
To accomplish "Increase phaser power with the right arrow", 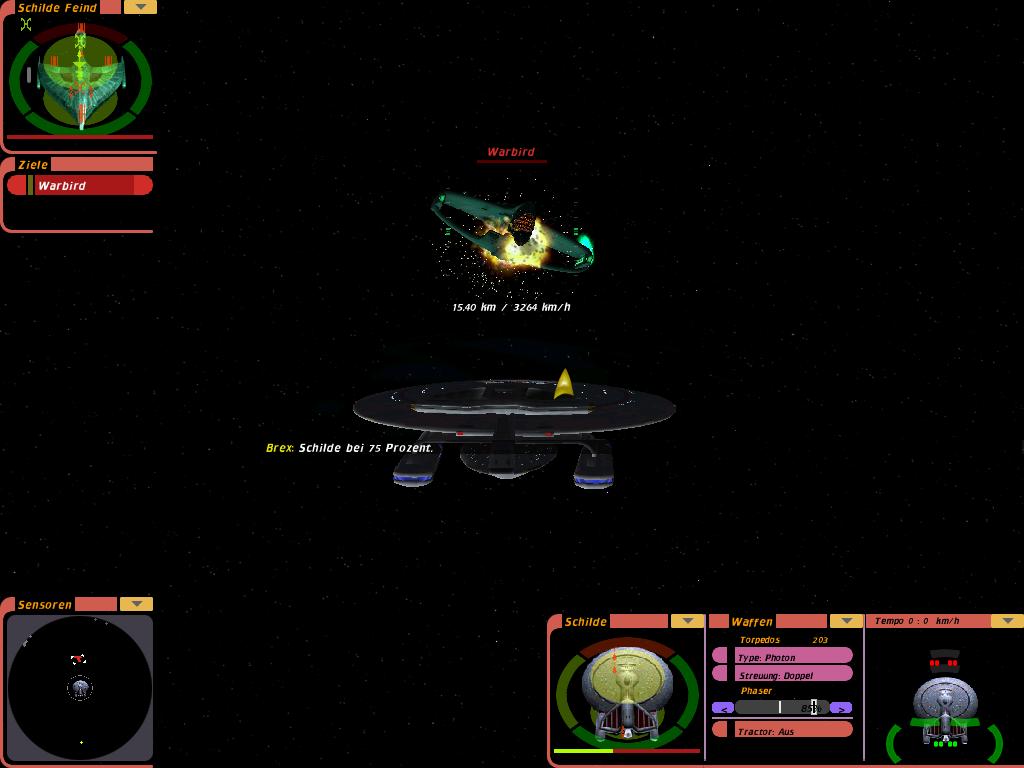I will 841,708.
